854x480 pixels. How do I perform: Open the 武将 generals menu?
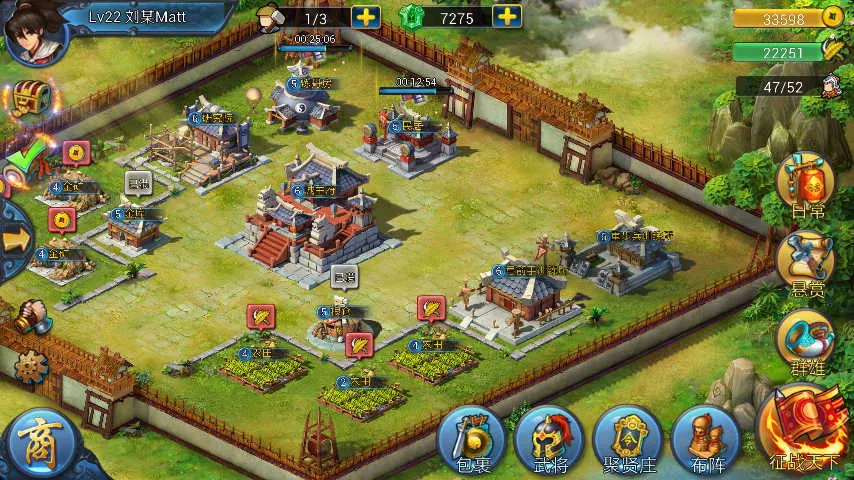pyautogui.click(x=549, y=440)
